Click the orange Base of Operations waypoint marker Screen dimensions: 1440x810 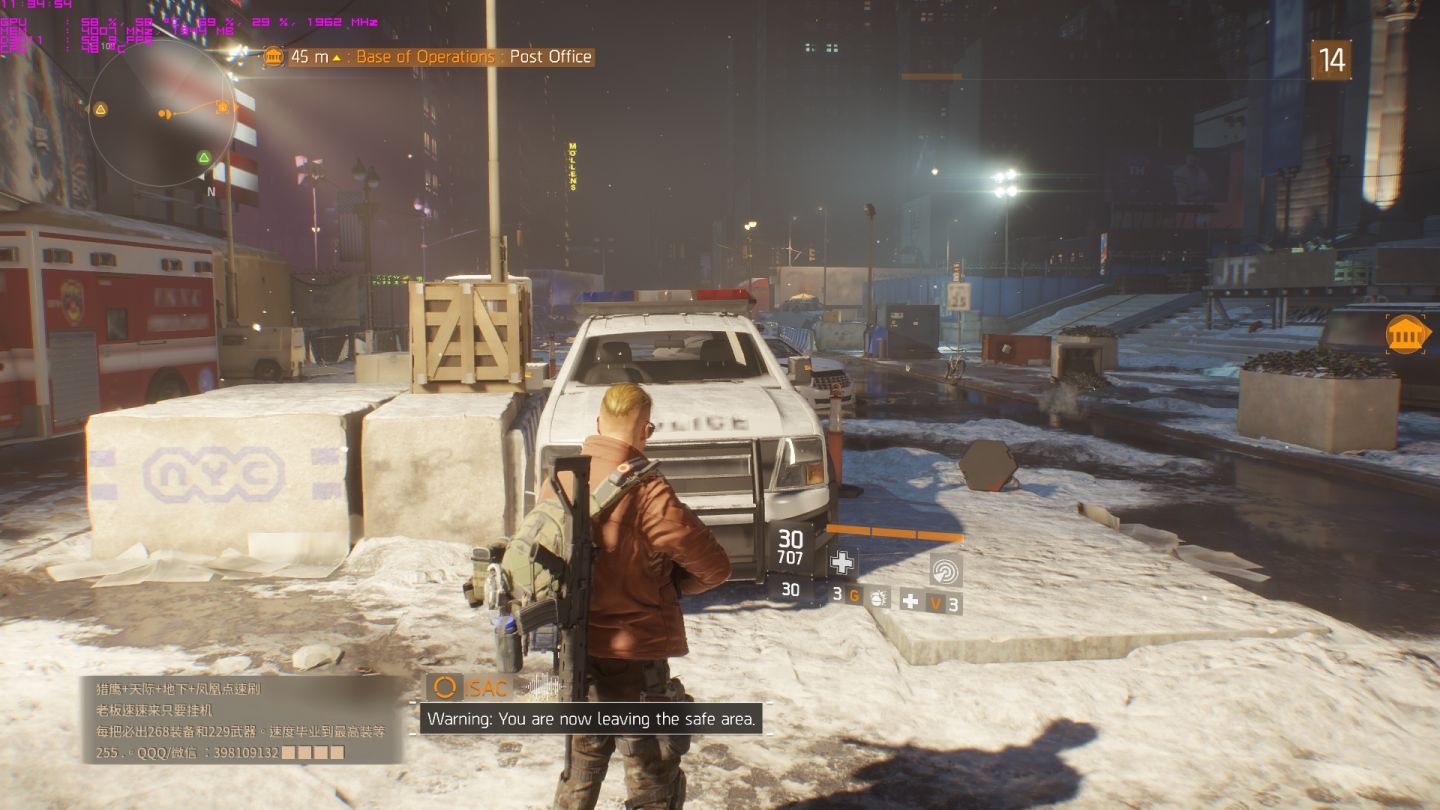click(x=1407, y=334)
